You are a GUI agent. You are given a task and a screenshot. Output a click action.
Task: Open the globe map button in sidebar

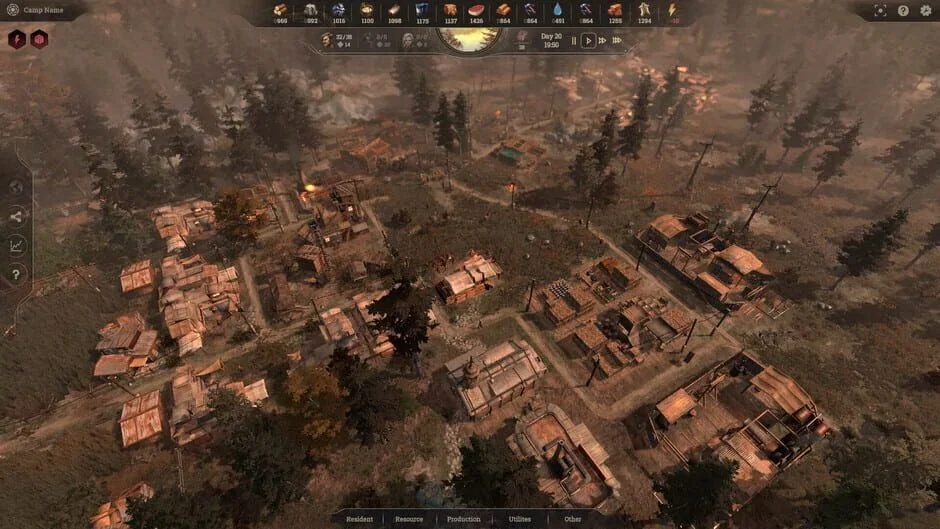click(x=16, y=187)
